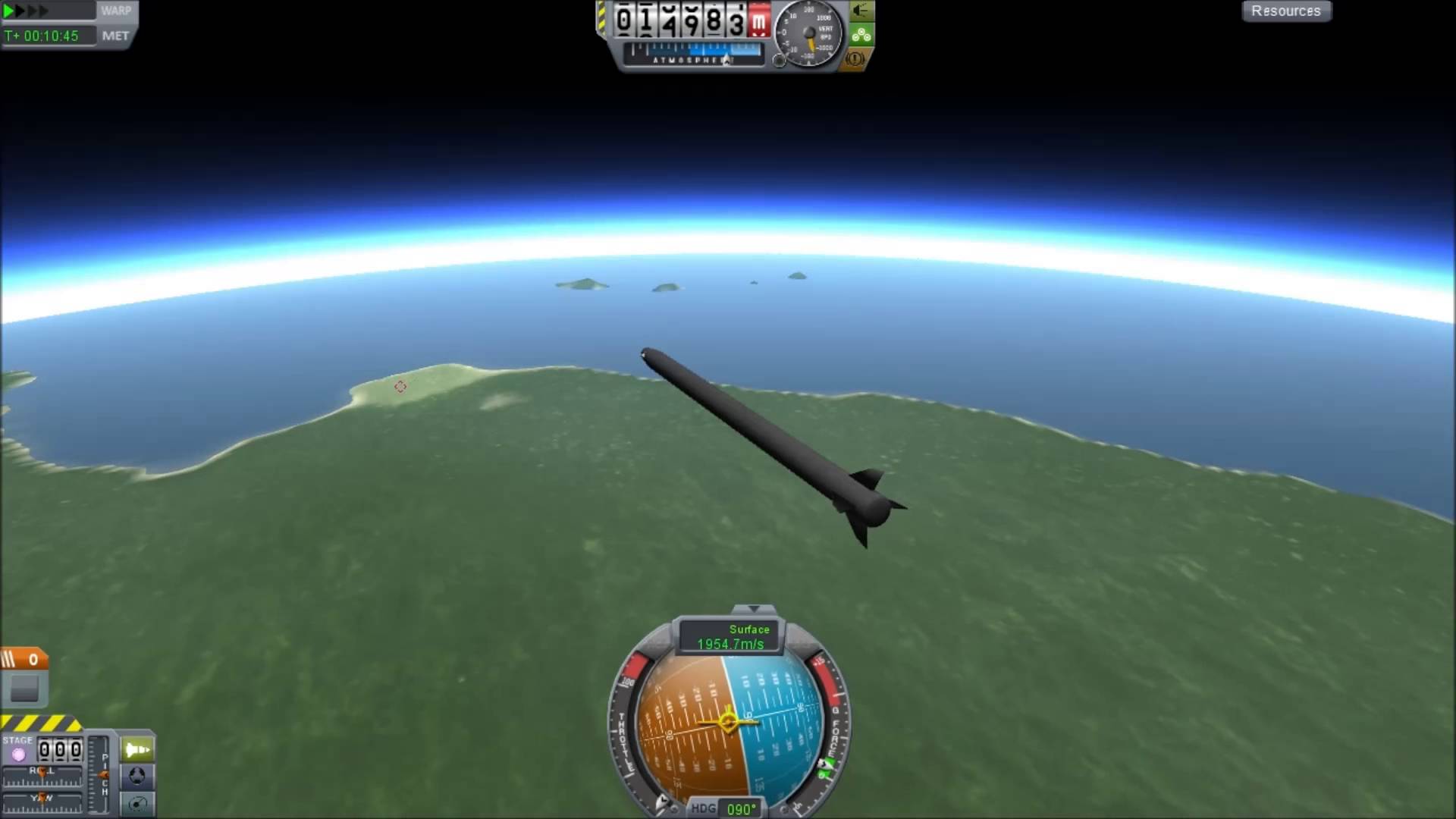
Task: Collapse the navball with its top arrow
Action: click(753, 609)
